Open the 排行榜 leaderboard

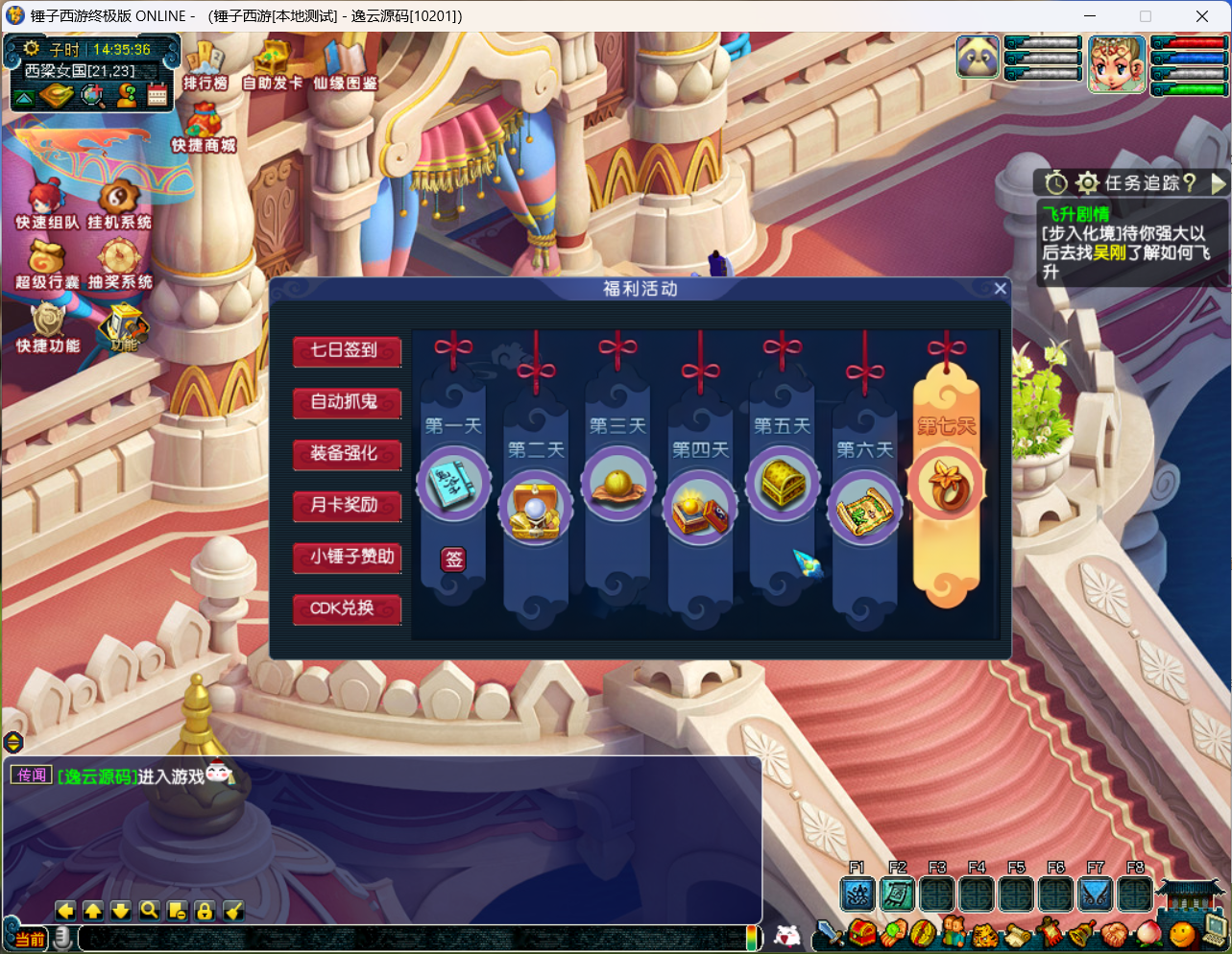coord(205,66)
